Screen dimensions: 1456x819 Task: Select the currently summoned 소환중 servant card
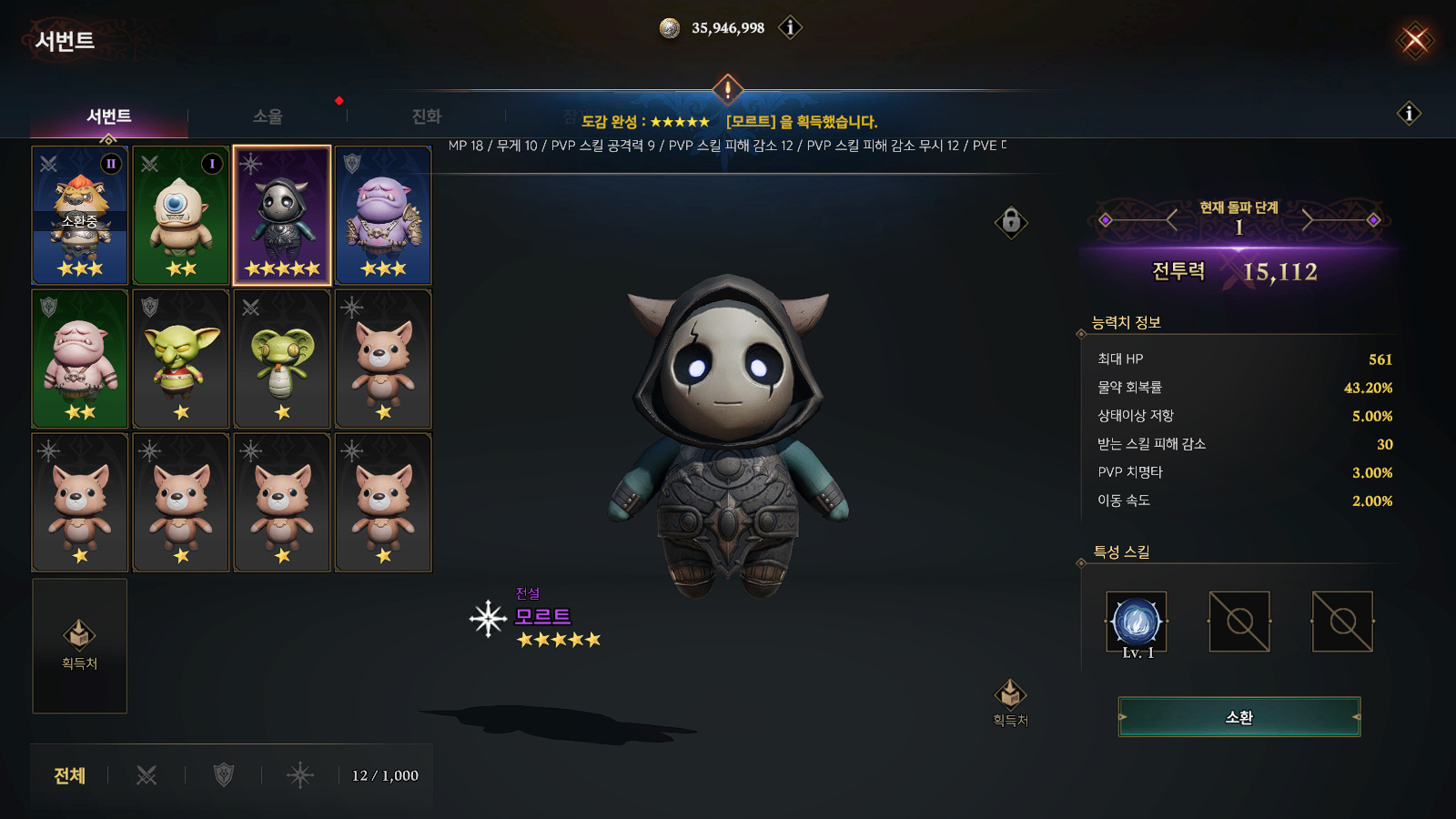80,216
